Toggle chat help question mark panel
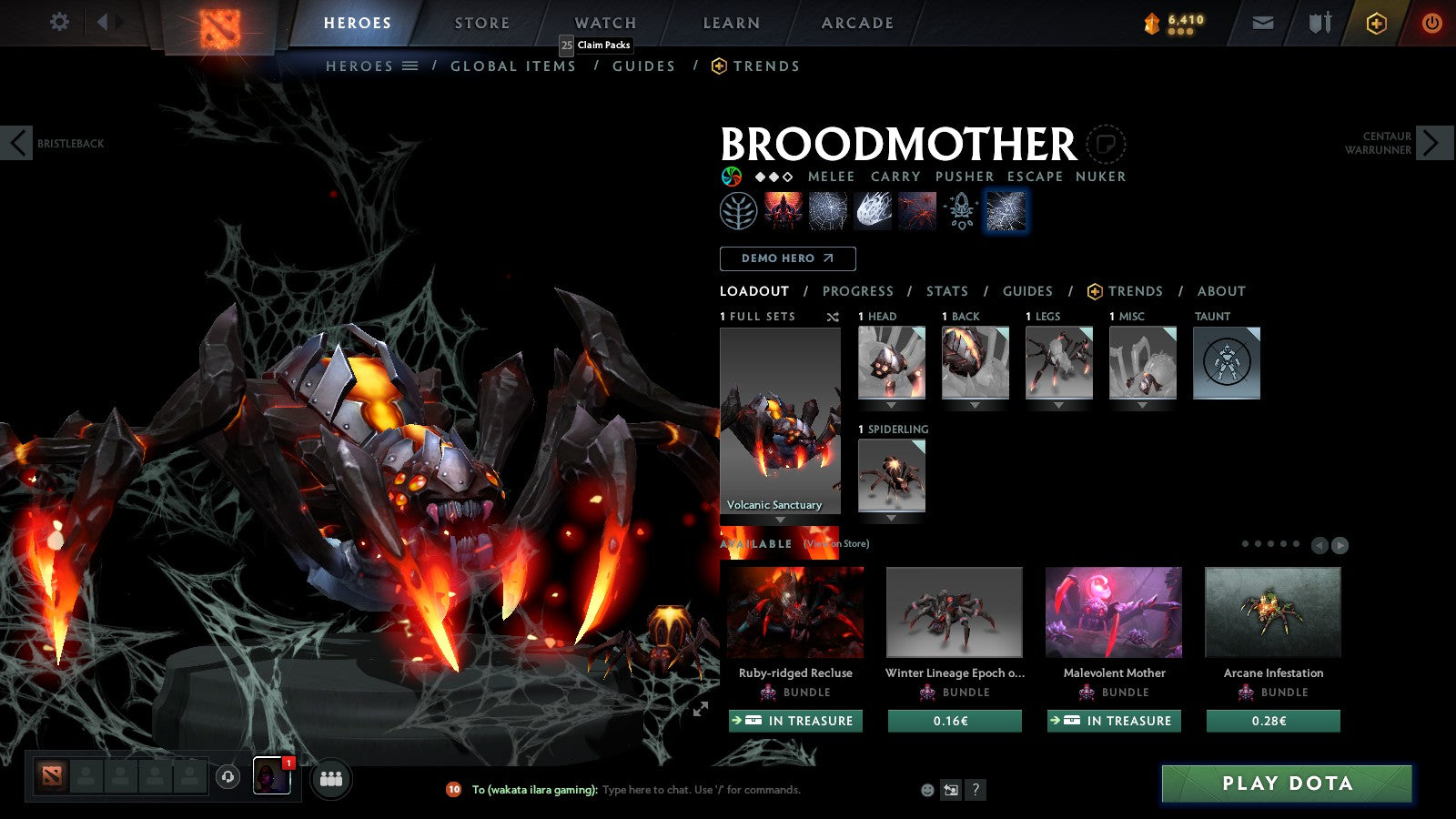Image resolution: width=1456 pixels, height=819 pixels. [976, 790]
